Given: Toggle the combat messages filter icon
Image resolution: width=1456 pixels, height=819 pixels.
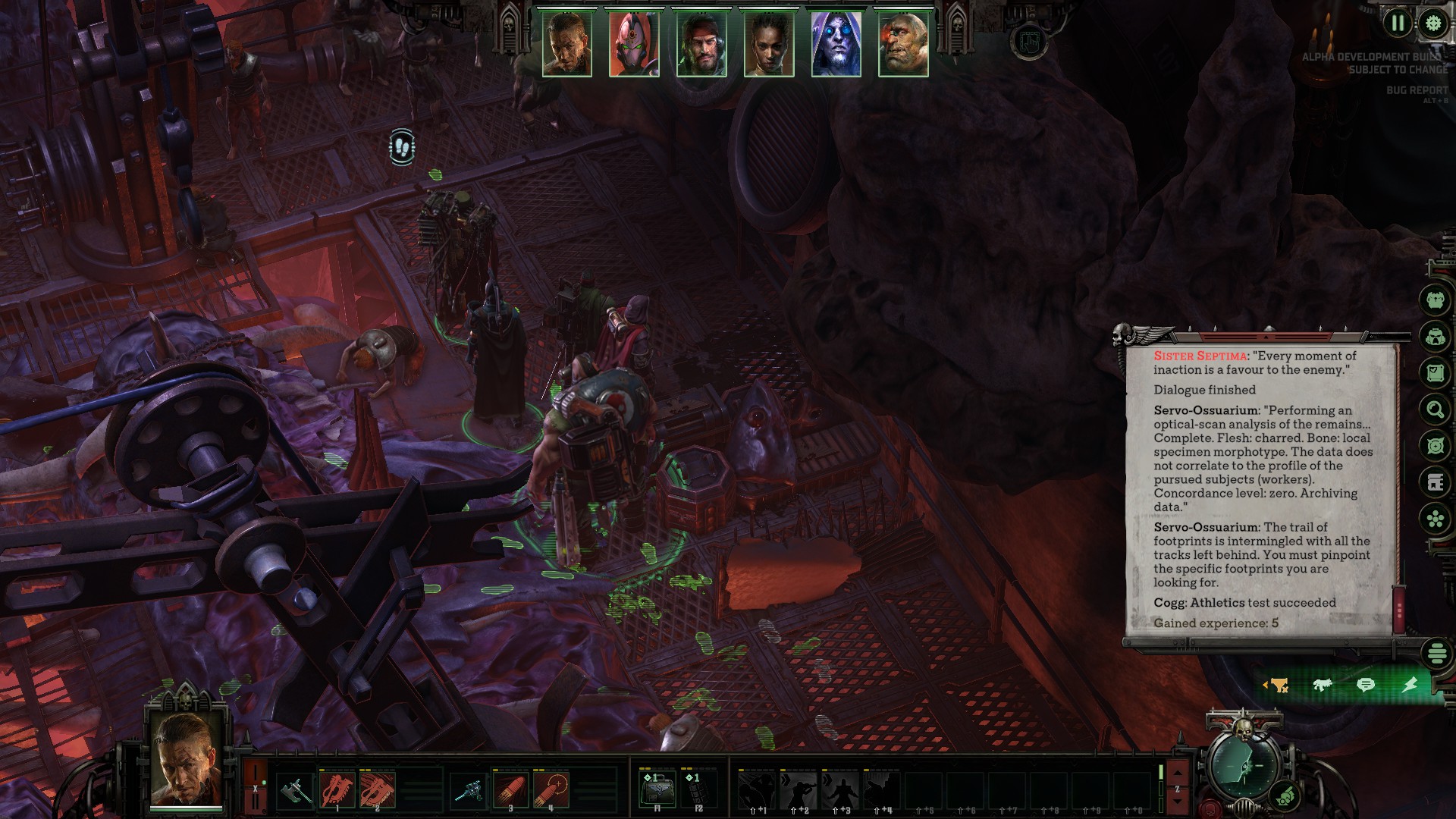Looking at the screenshot, I should point(1323,684).
